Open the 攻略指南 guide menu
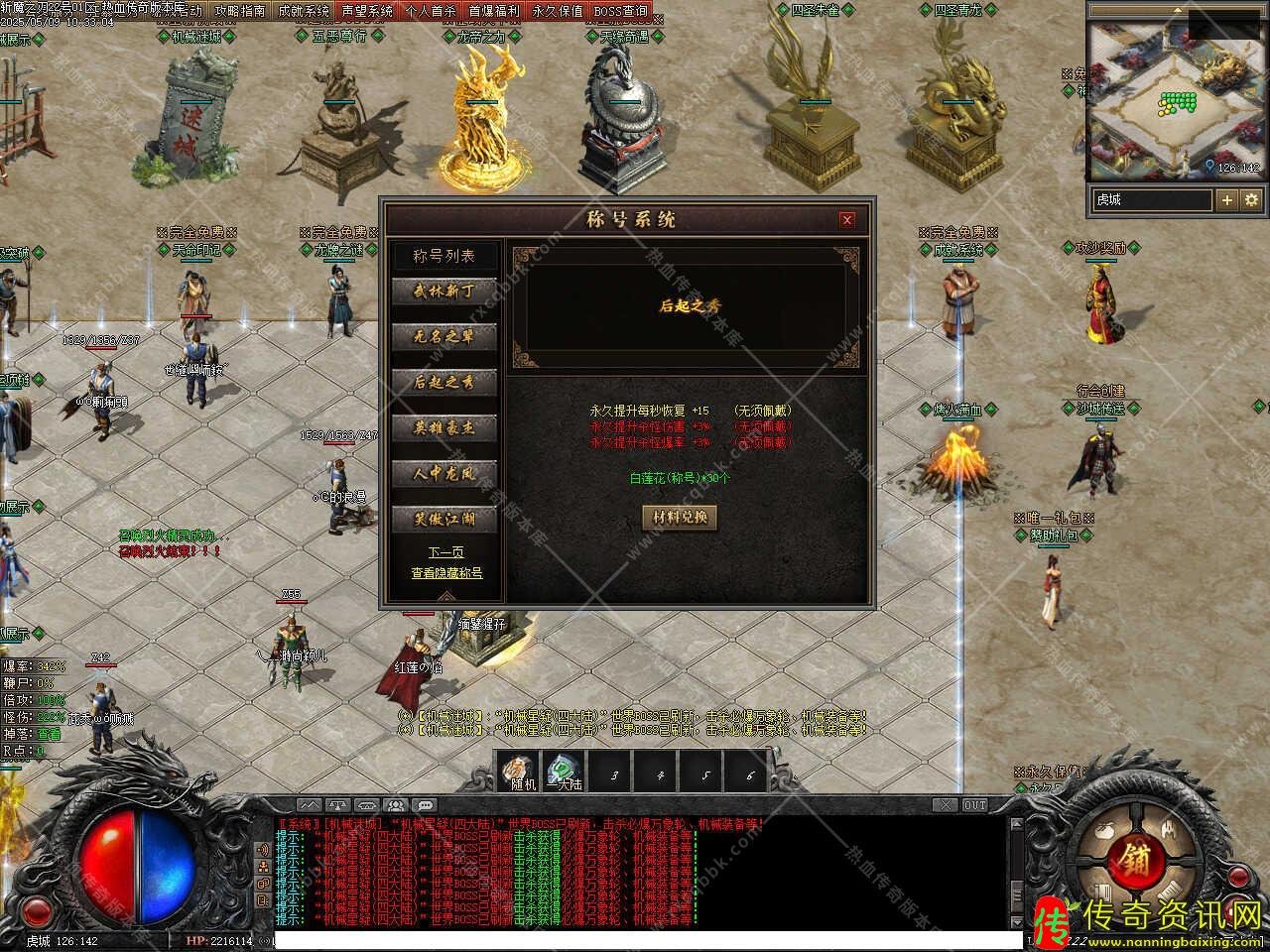The image size is (1270, 952). (x=240, y=11)
